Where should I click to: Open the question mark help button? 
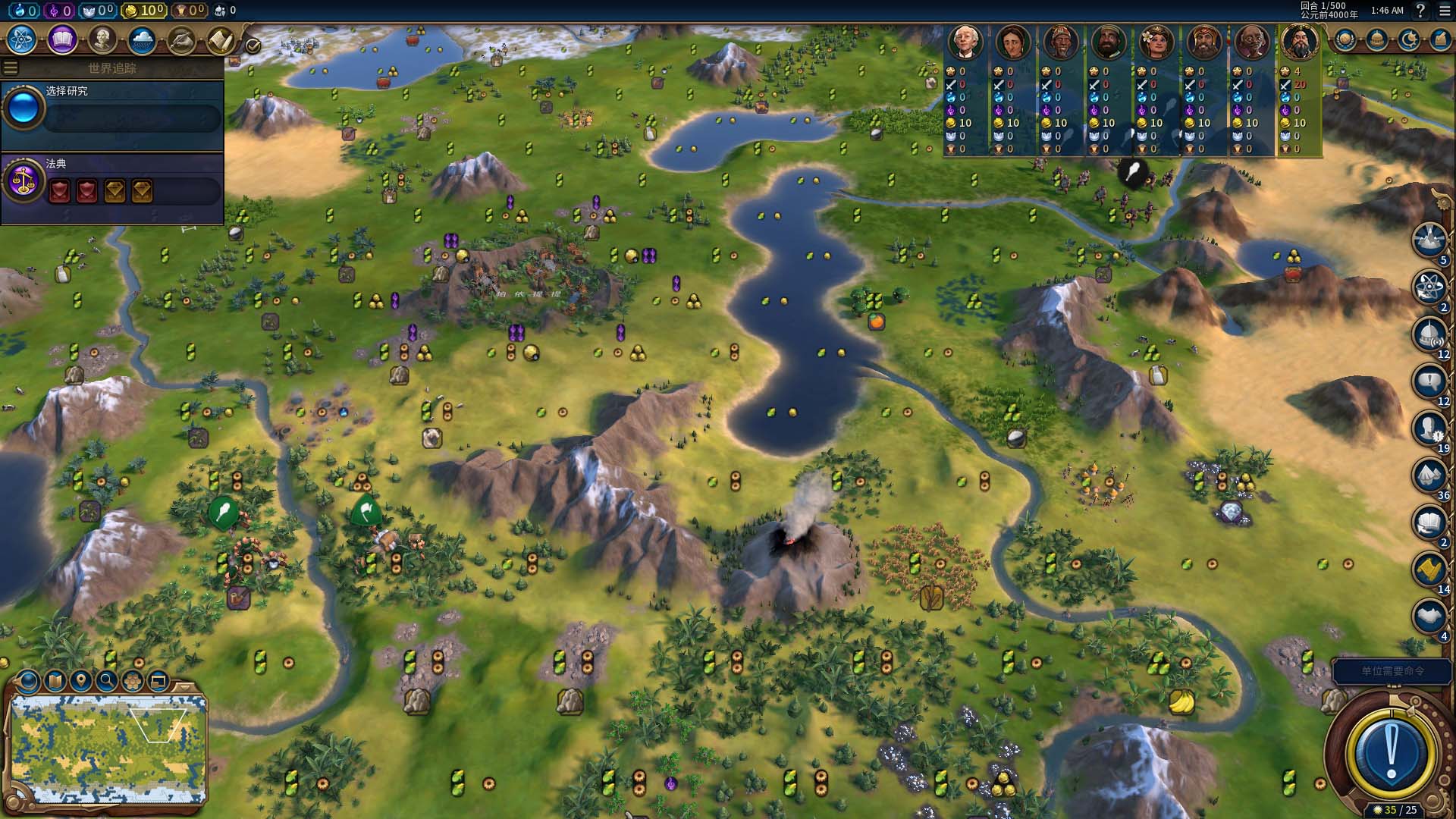(1420, 11)
